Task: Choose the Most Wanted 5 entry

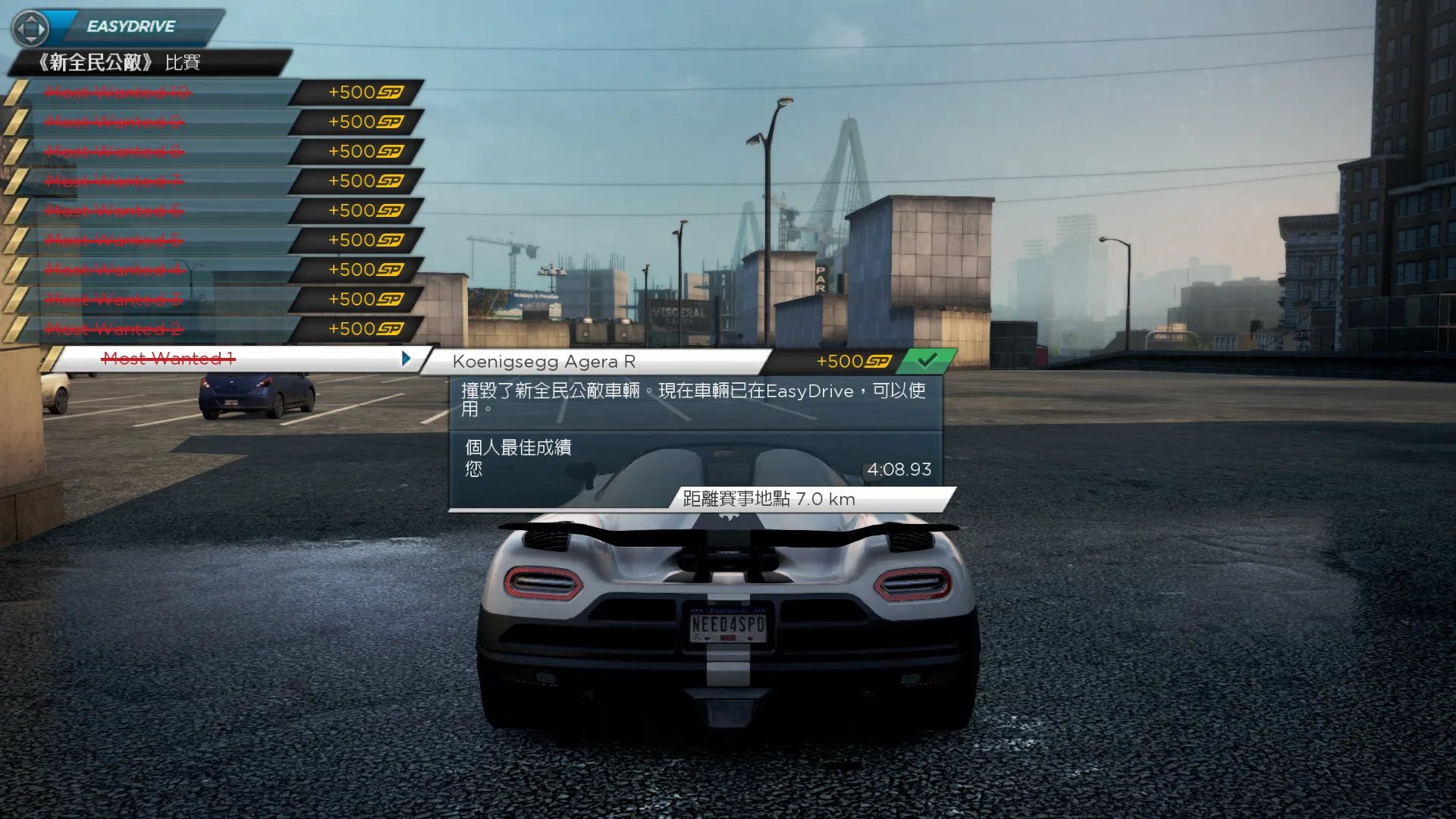Action: point(114,240)
